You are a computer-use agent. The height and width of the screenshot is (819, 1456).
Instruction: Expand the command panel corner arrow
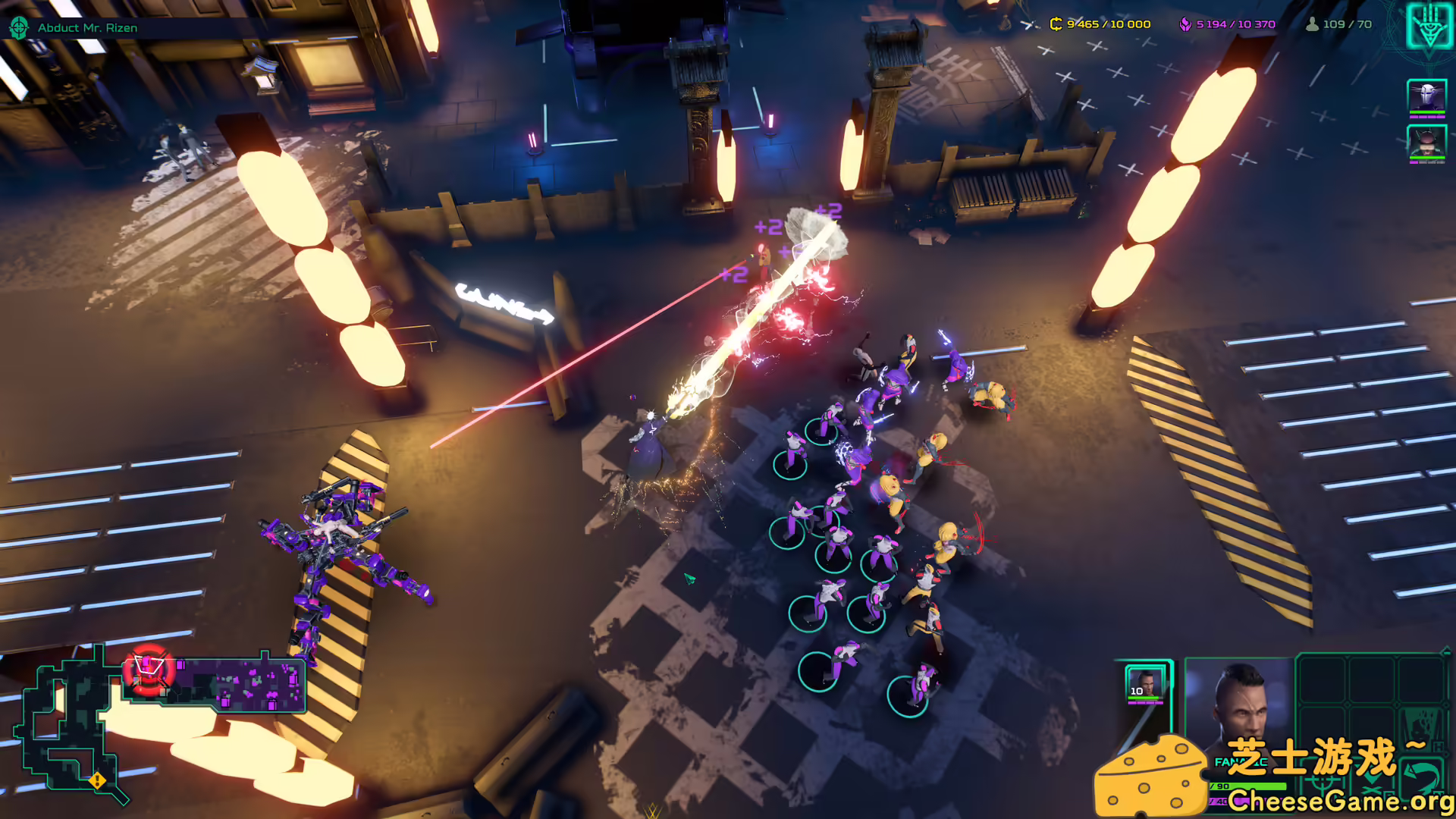(1445, 651)
